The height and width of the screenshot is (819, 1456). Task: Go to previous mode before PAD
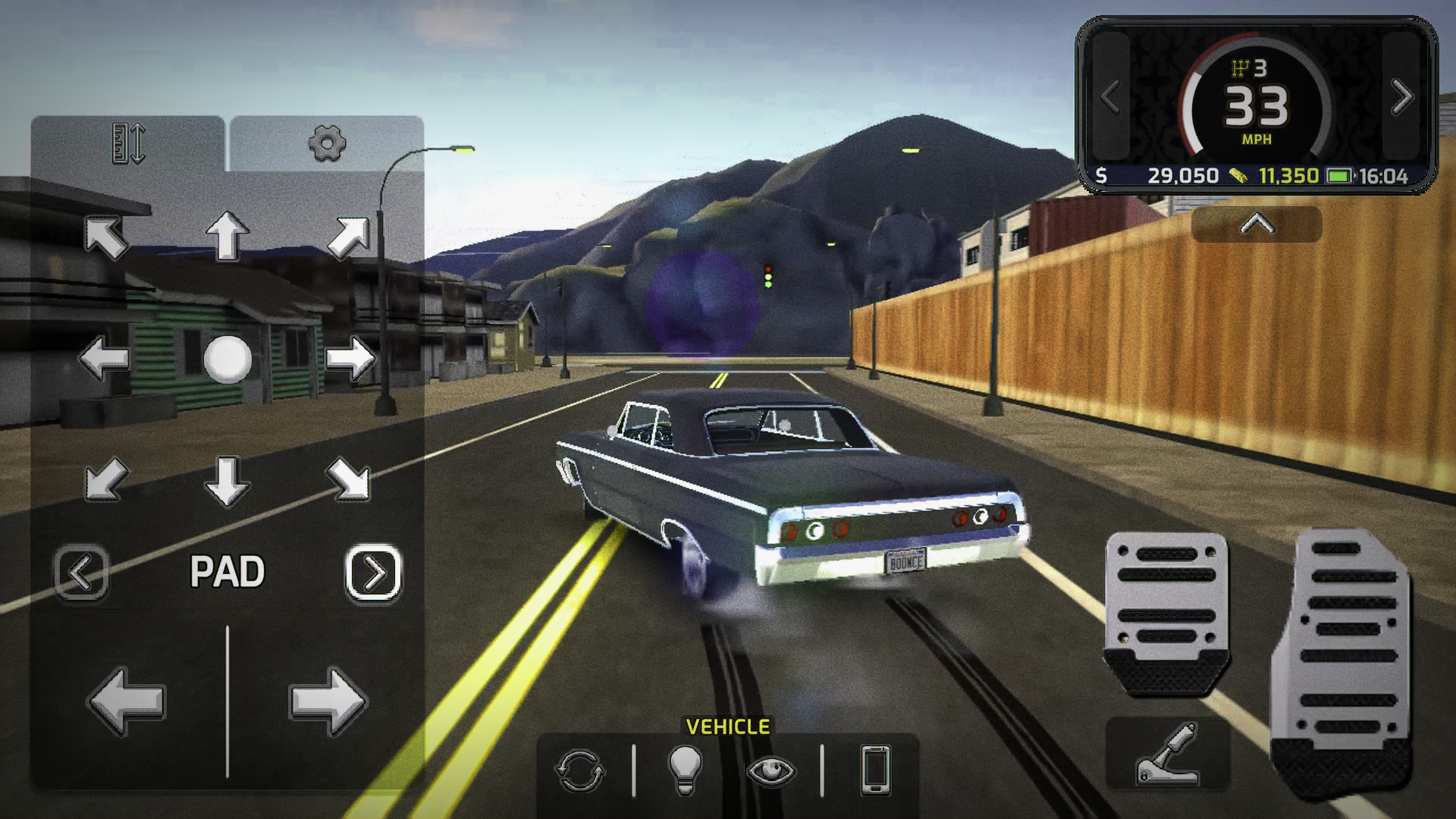[x=81, y=573]
